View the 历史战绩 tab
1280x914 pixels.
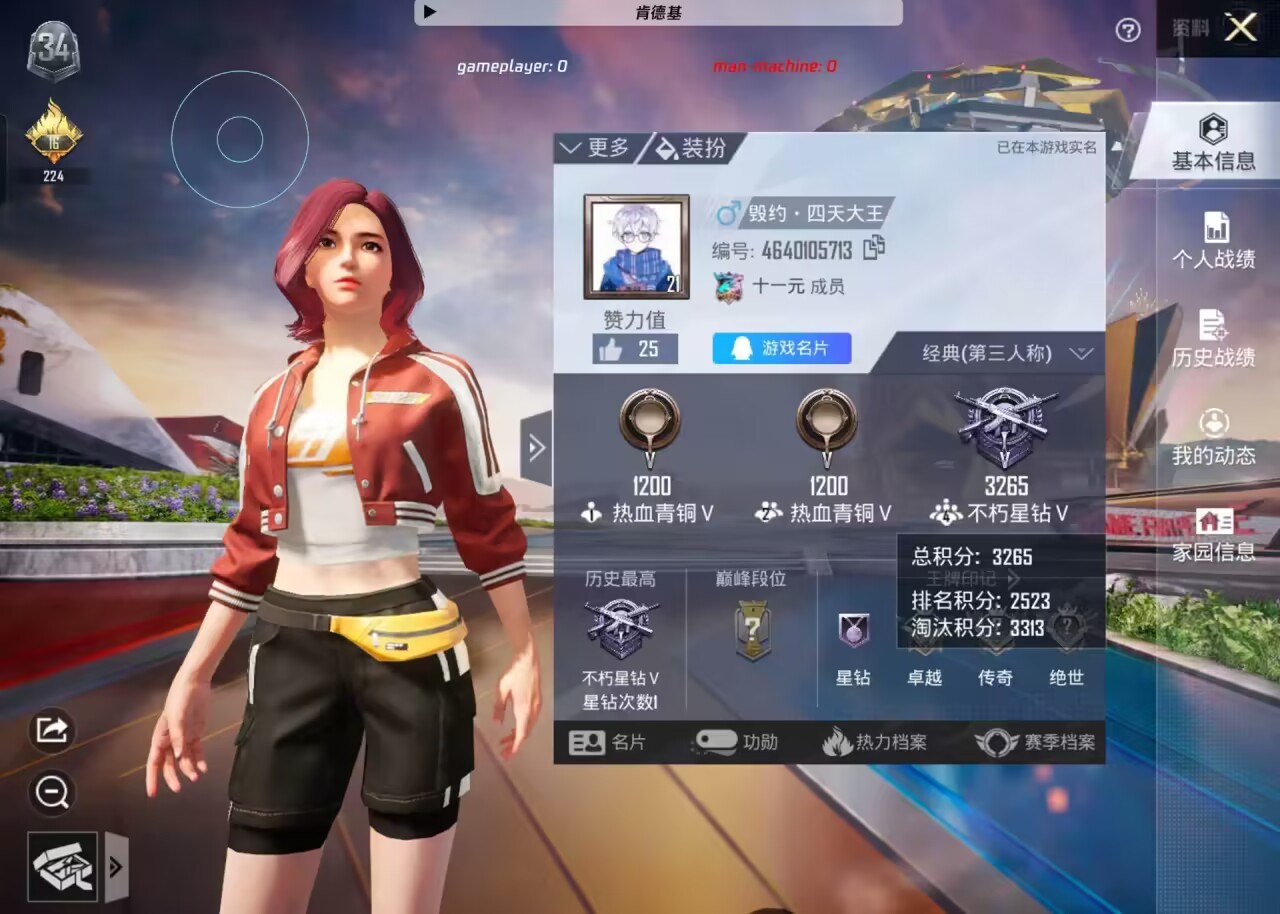[1213, 338]
